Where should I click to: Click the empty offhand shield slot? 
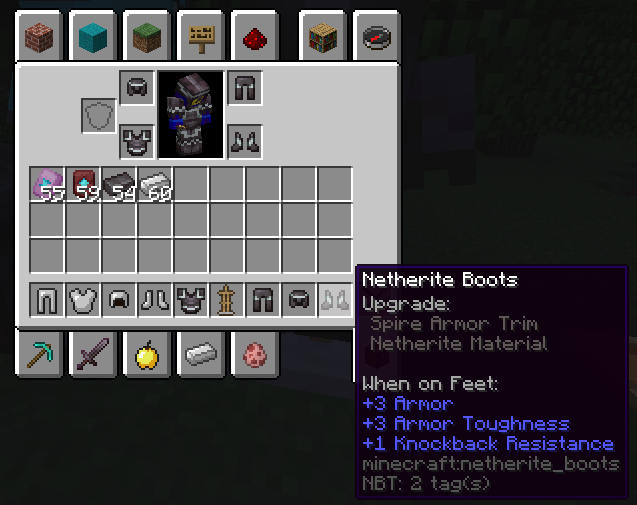click(99, 115)
